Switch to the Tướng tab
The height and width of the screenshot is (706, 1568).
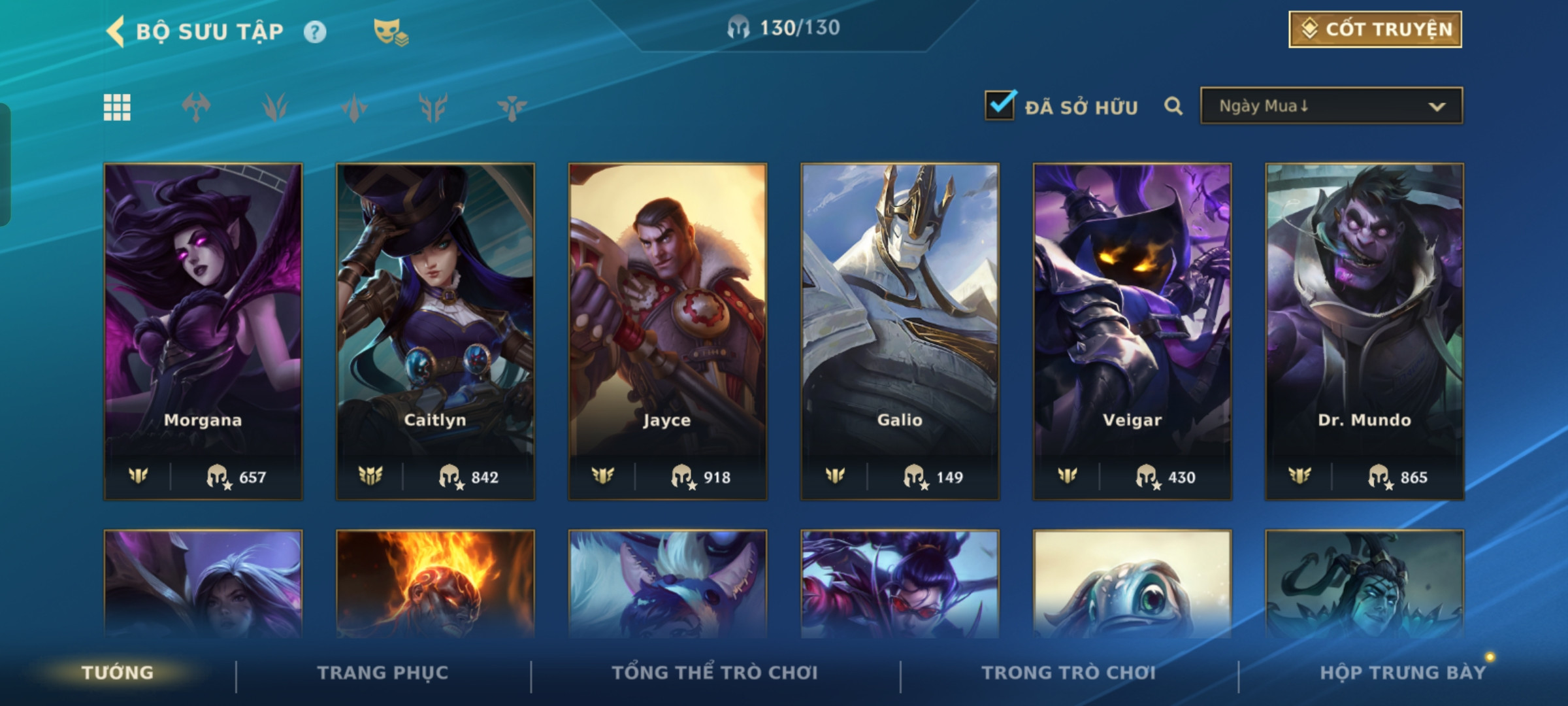click(118, 673)
